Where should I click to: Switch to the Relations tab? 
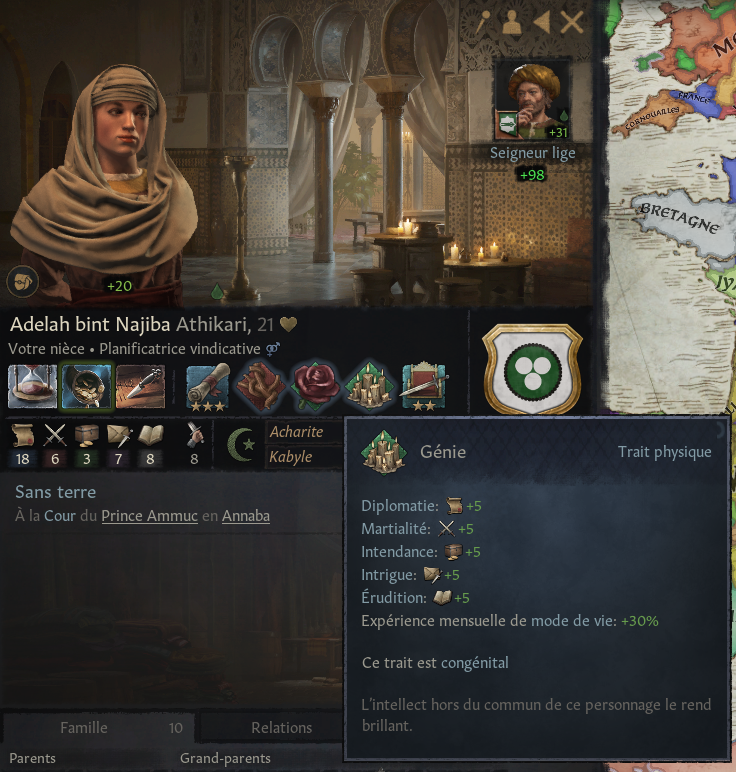tap(281, 728)
